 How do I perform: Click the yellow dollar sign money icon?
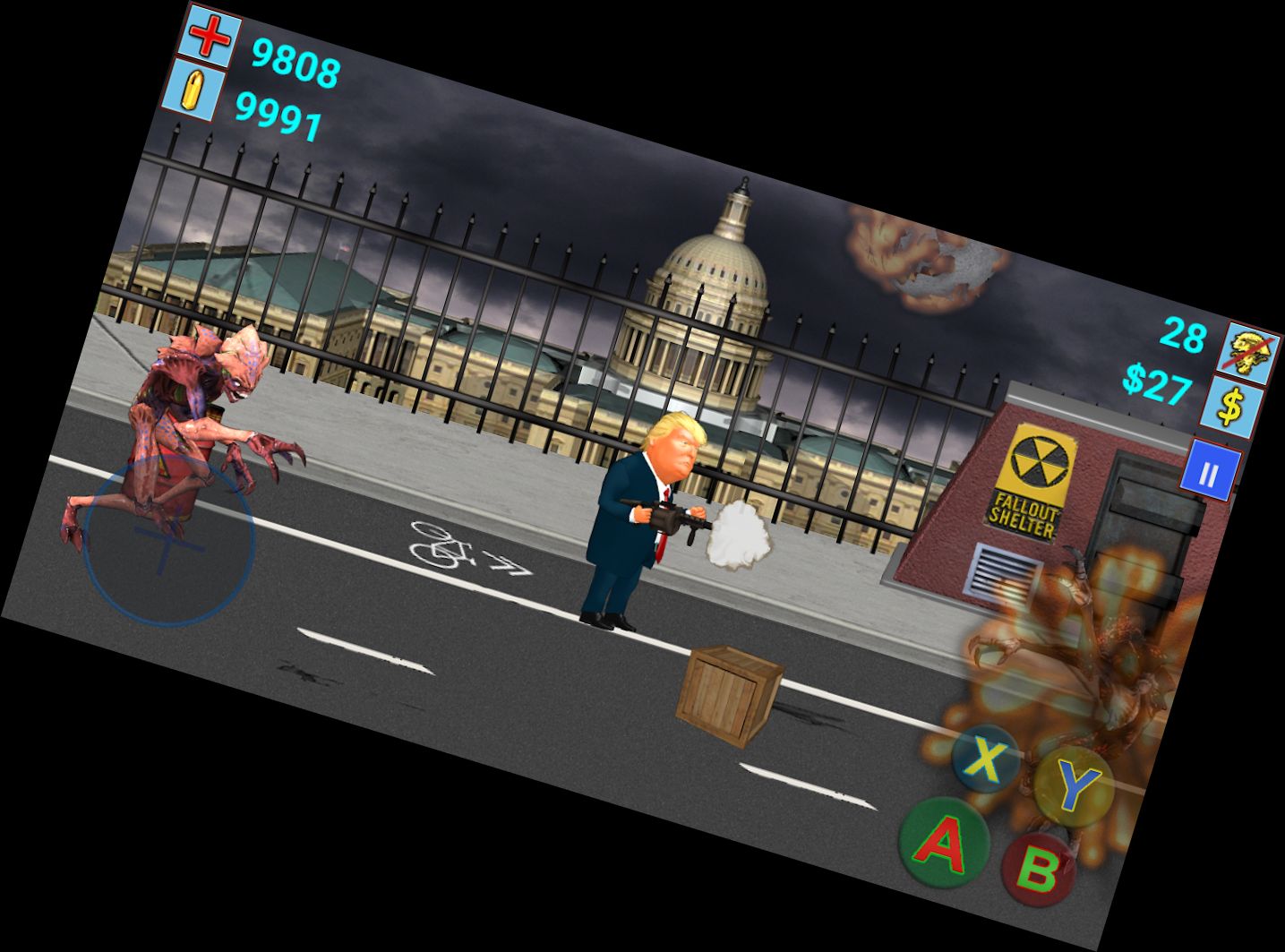[x=1233, y=409]
